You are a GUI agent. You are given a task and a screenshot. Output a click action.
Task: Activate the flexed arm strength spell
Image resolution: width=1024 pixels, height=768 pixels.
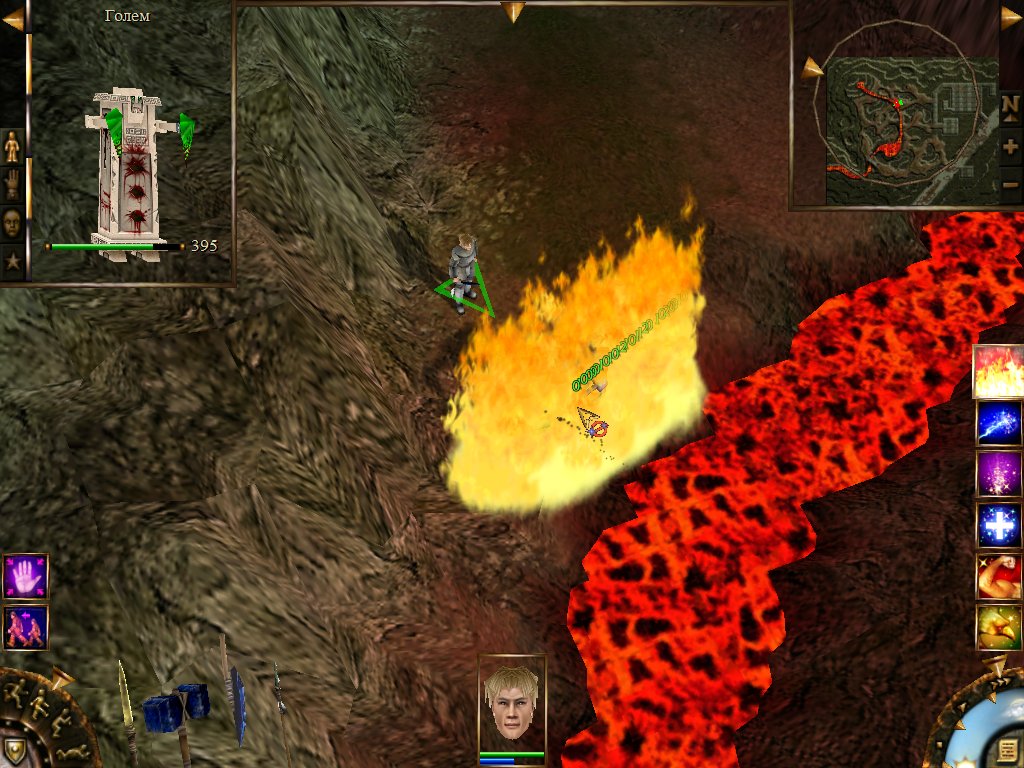tap(998, 576)
